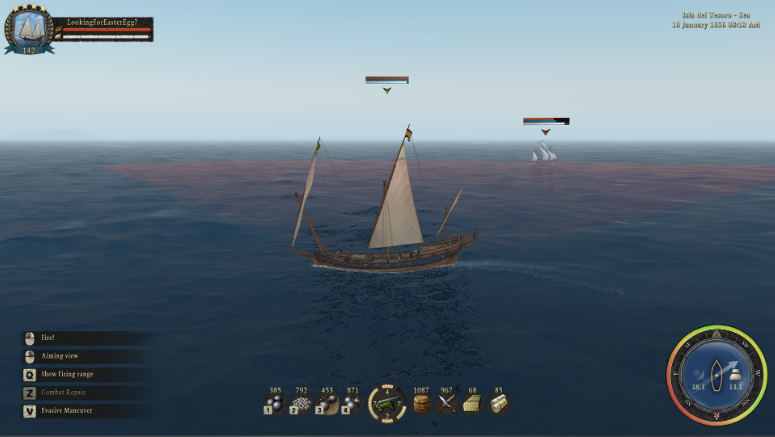Click the compass wind and speed dial
The width and height of the screenshot is (775, 437).
(717, 375)
